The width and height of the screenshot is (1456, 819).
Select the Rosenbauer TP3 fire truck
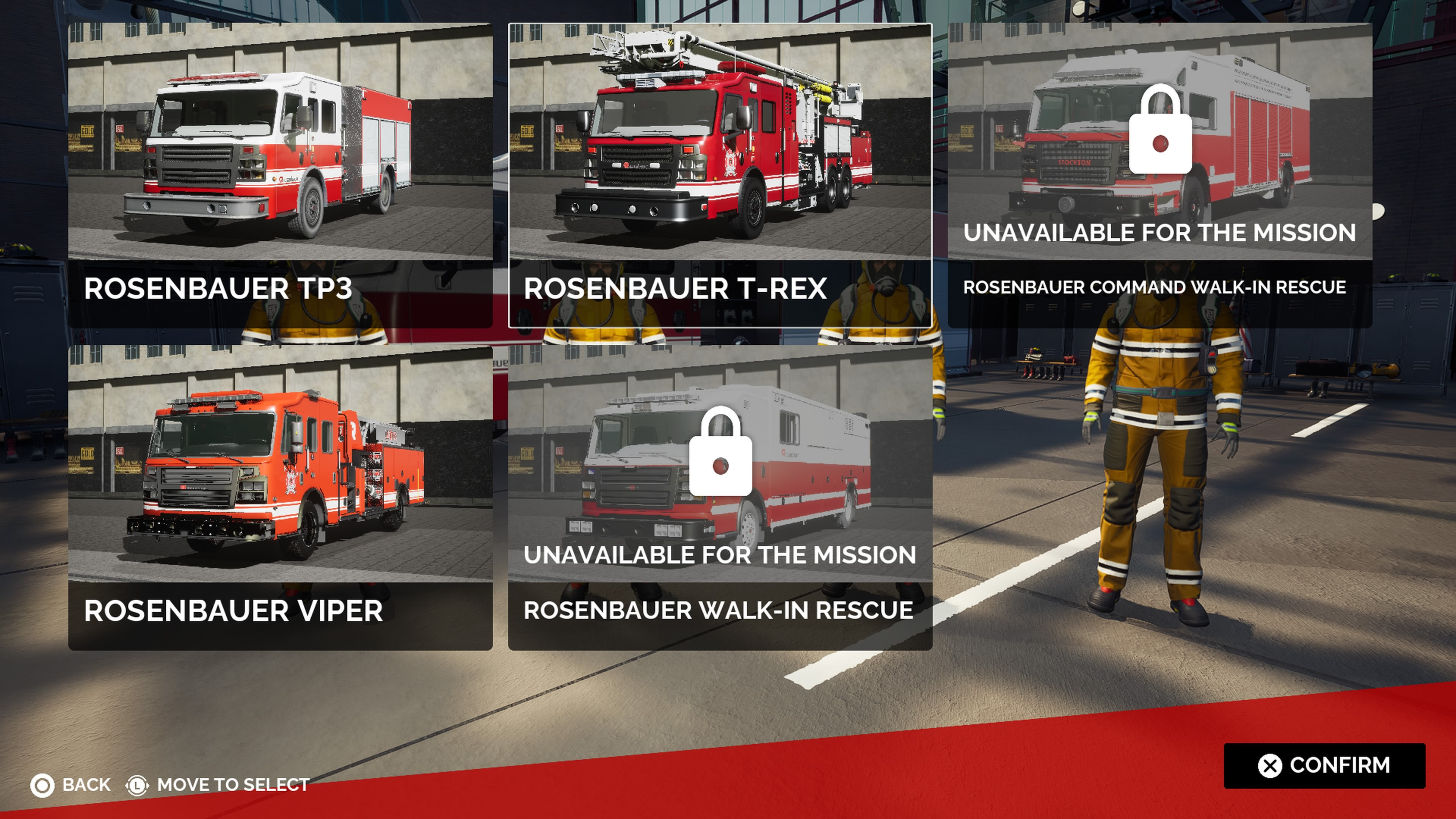[x=280, y=175]
